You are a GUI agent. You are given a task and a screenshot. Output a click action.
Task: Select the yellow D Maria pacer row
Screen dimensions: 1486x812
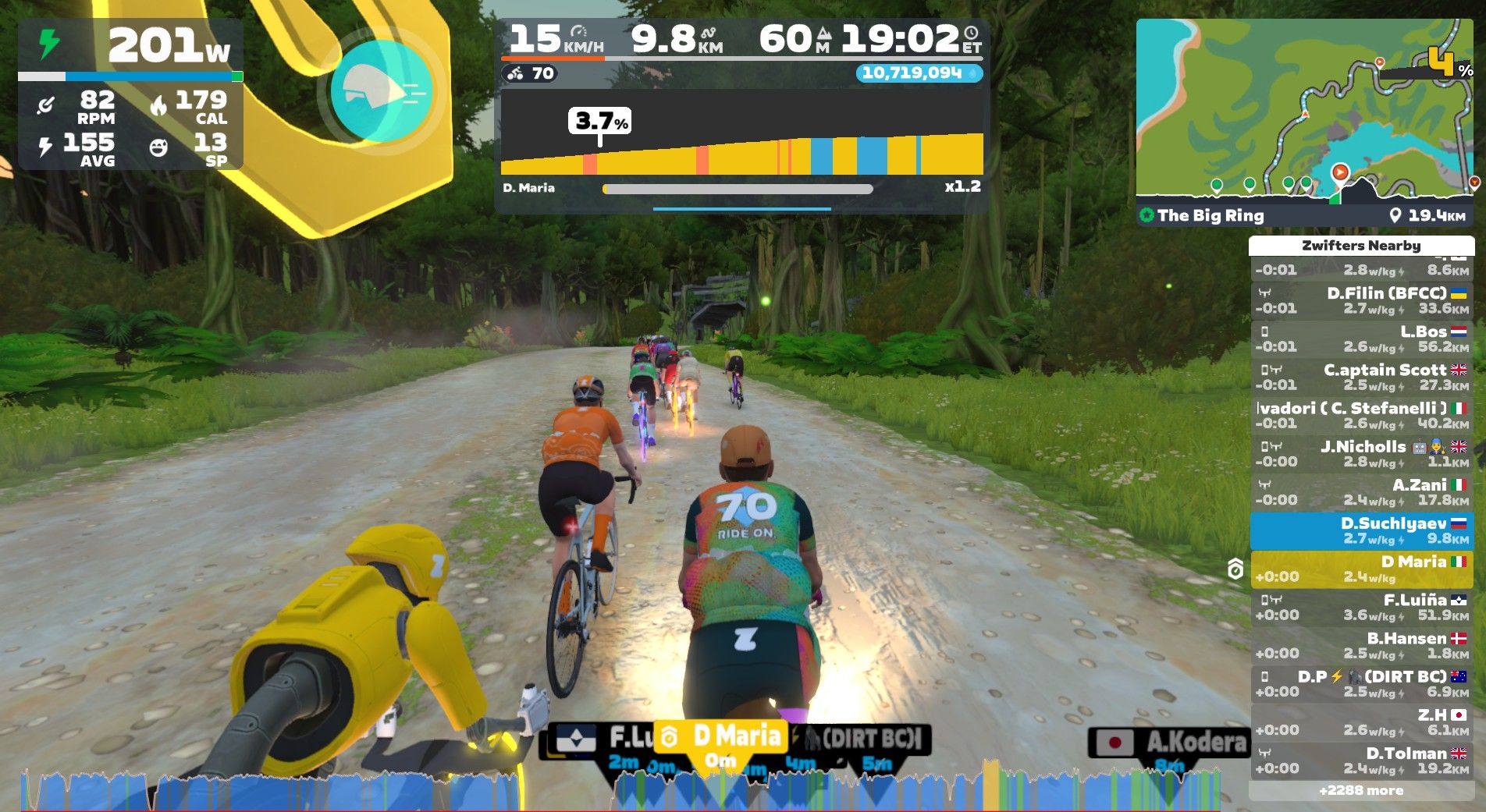1361,569
